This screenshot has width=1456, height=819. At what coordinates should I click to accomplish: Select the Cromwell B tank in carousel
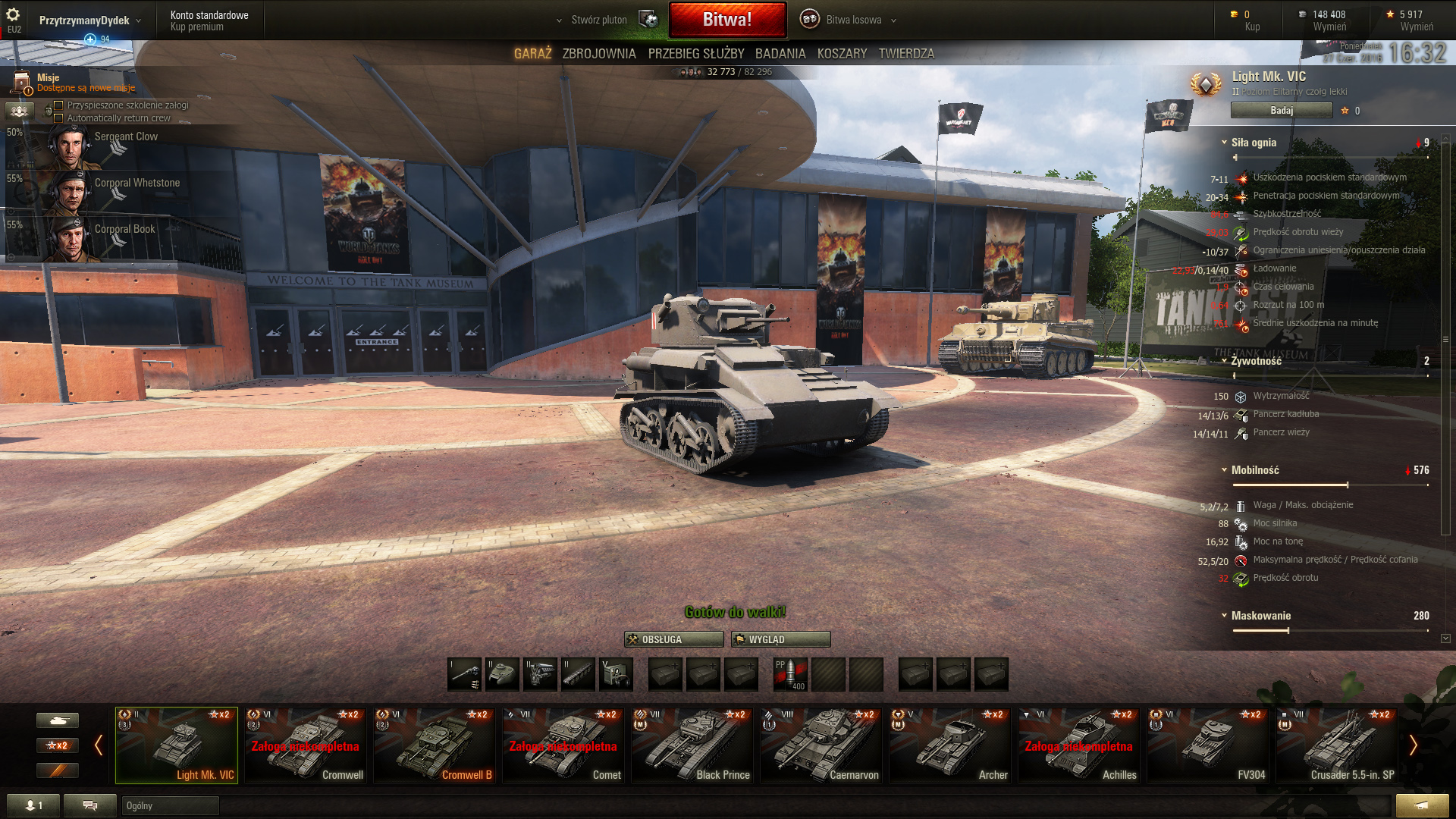pyautogui.click(x=434, y=745)
